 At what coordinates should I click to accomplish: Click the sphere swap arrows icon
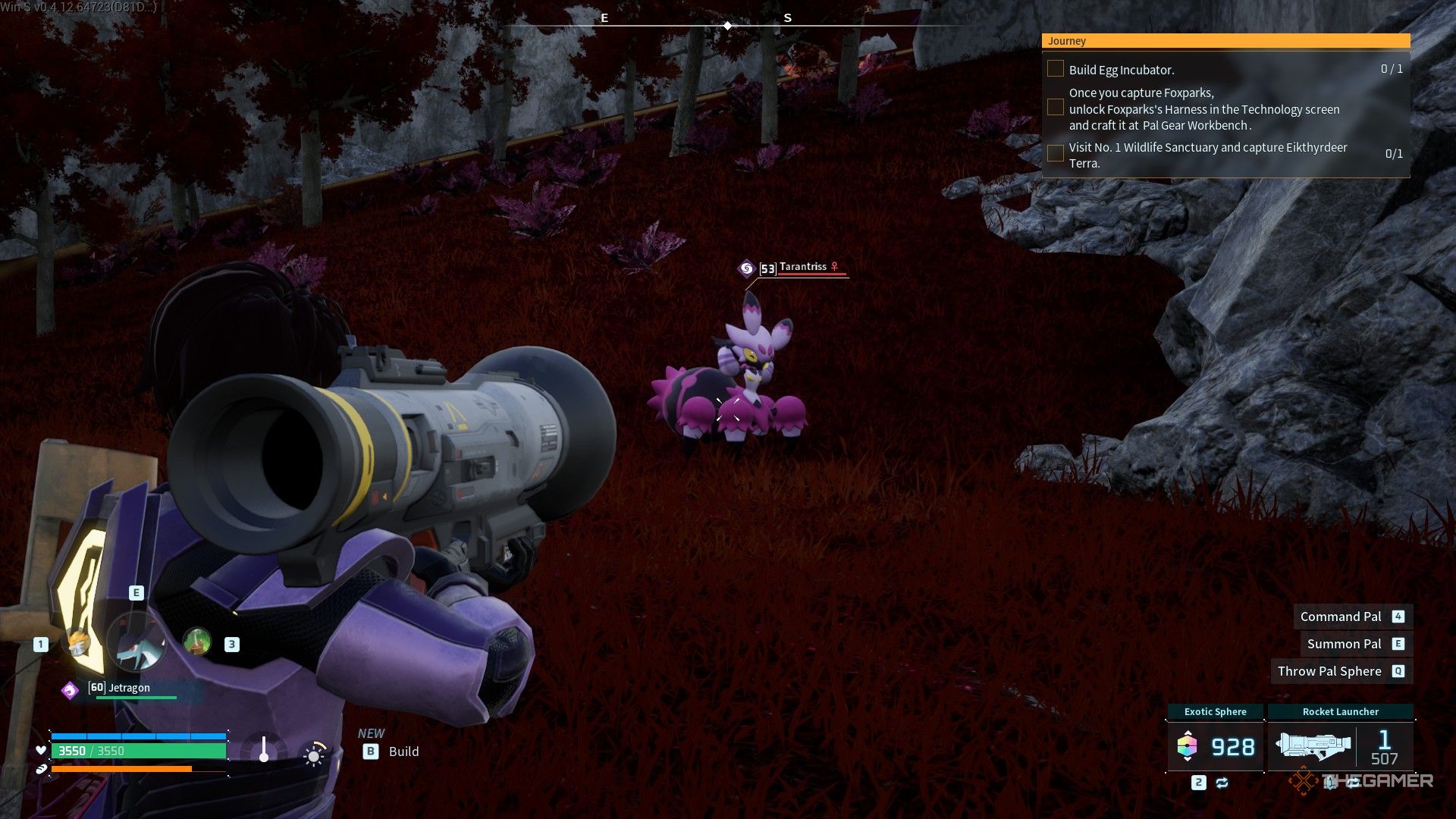(1222, 783)
